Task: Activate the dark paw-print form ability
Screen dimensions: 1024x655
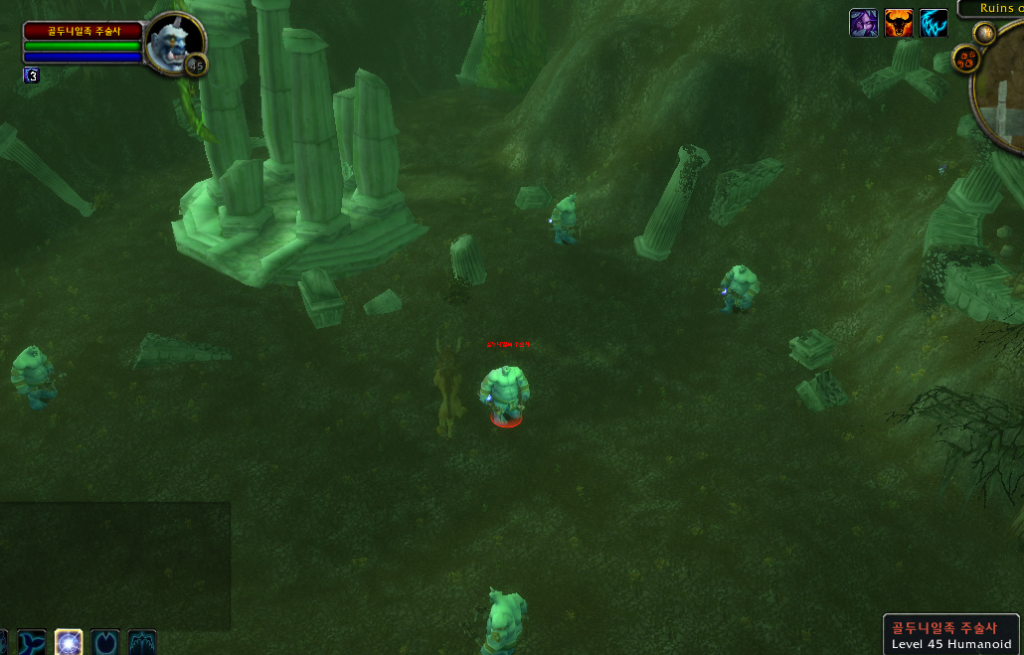Action: coord(105,642)
